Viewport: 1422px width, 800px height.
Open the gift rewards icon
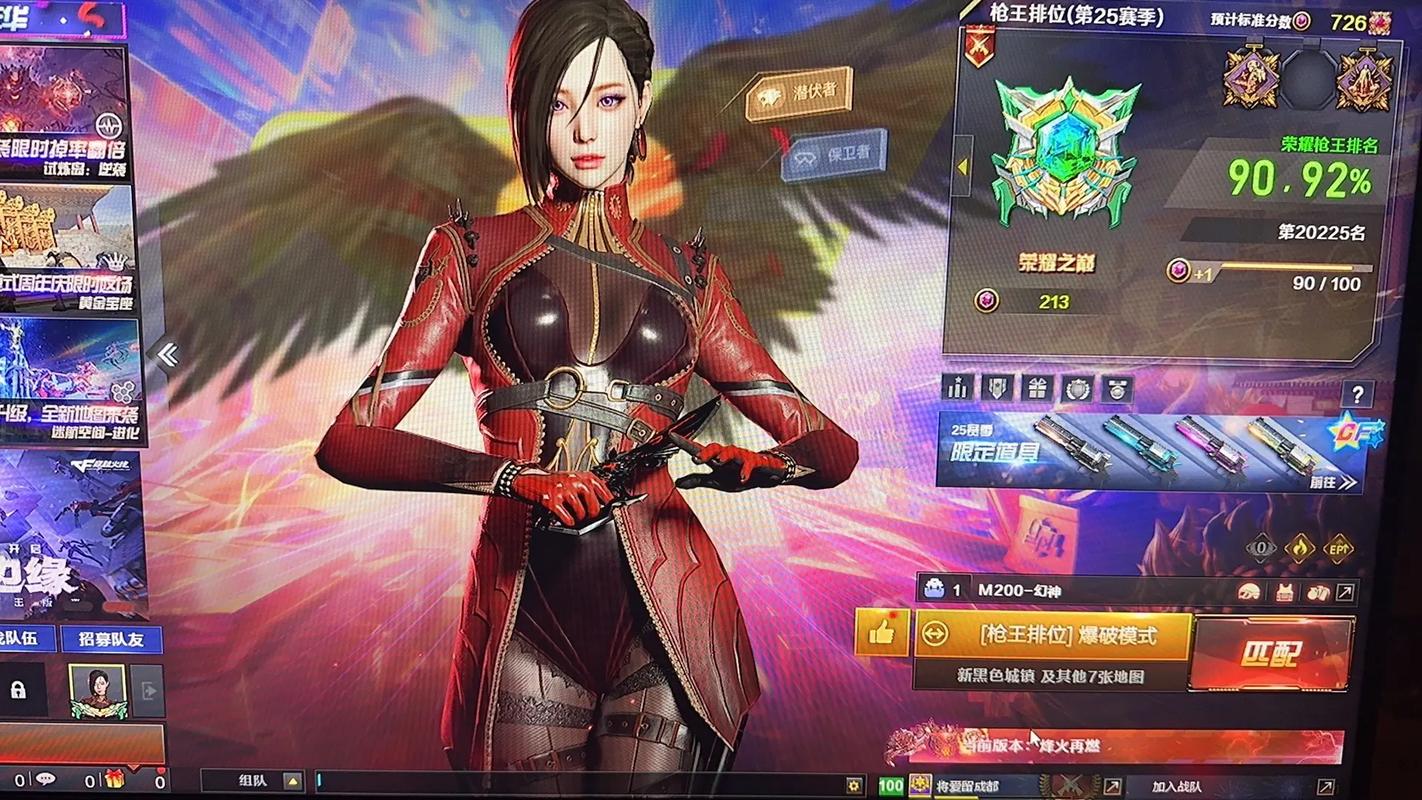point(1038,390)
